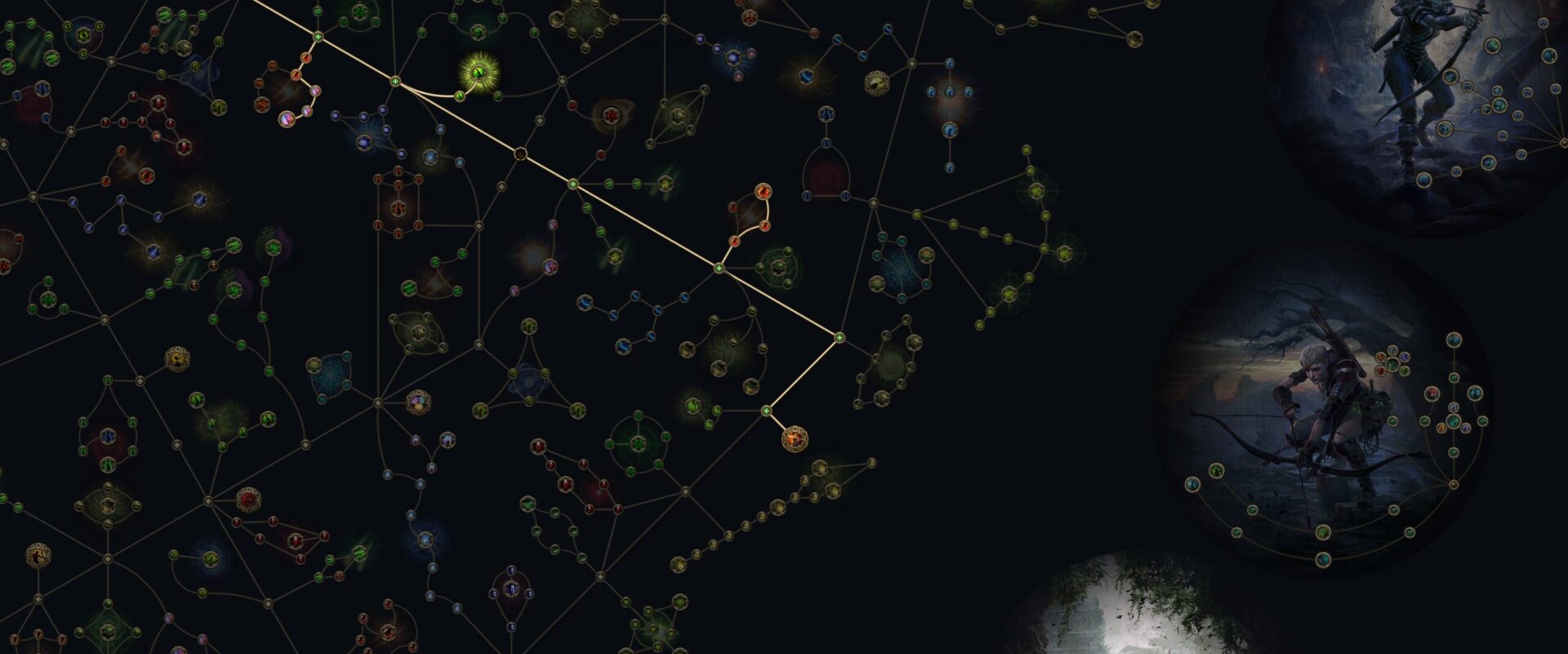Select the glowing green jewel socket node

tap(478, 75)
